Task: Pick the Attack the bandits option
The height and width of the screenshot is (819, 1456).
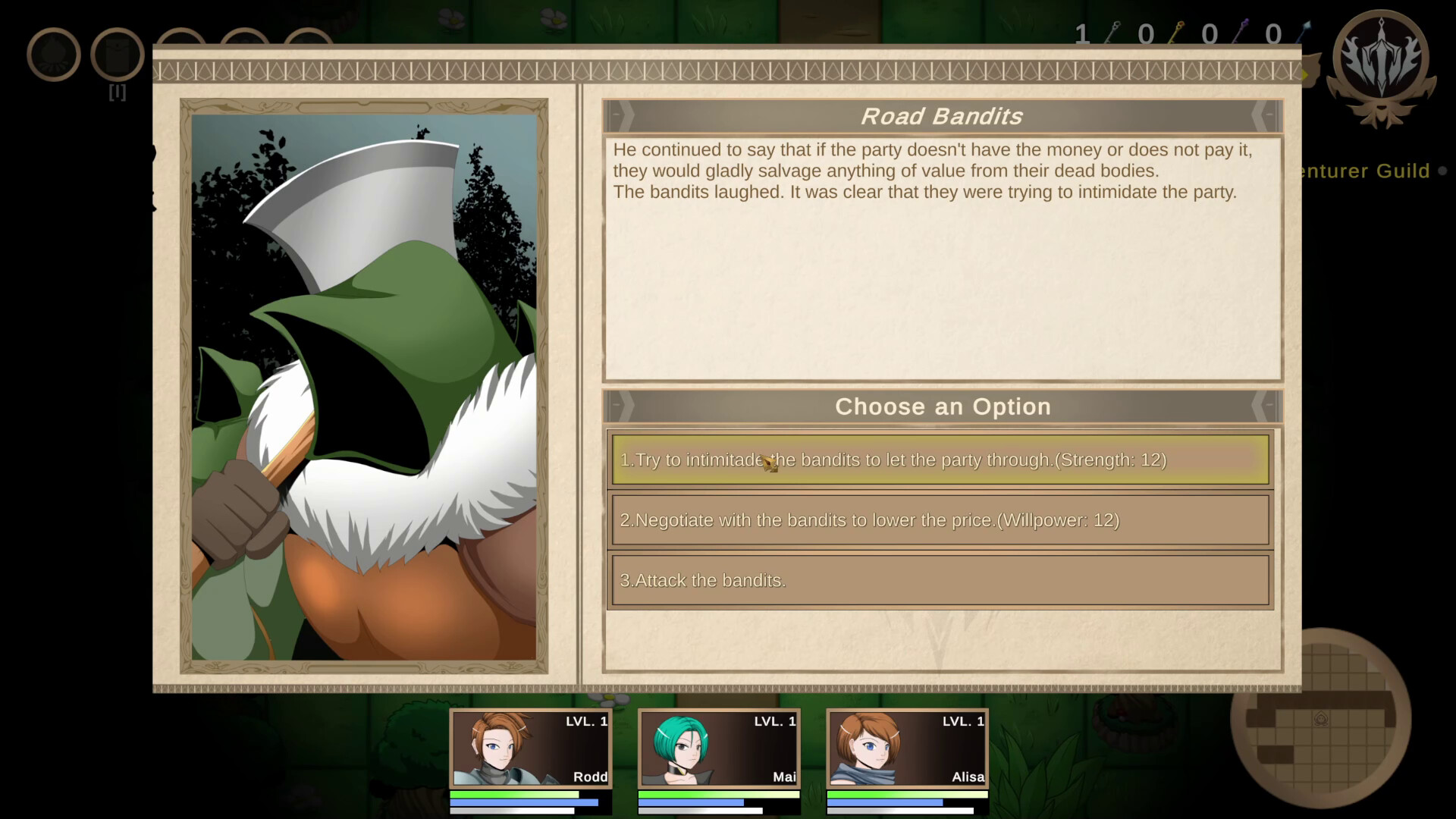Action: click(x=940, y=580)
